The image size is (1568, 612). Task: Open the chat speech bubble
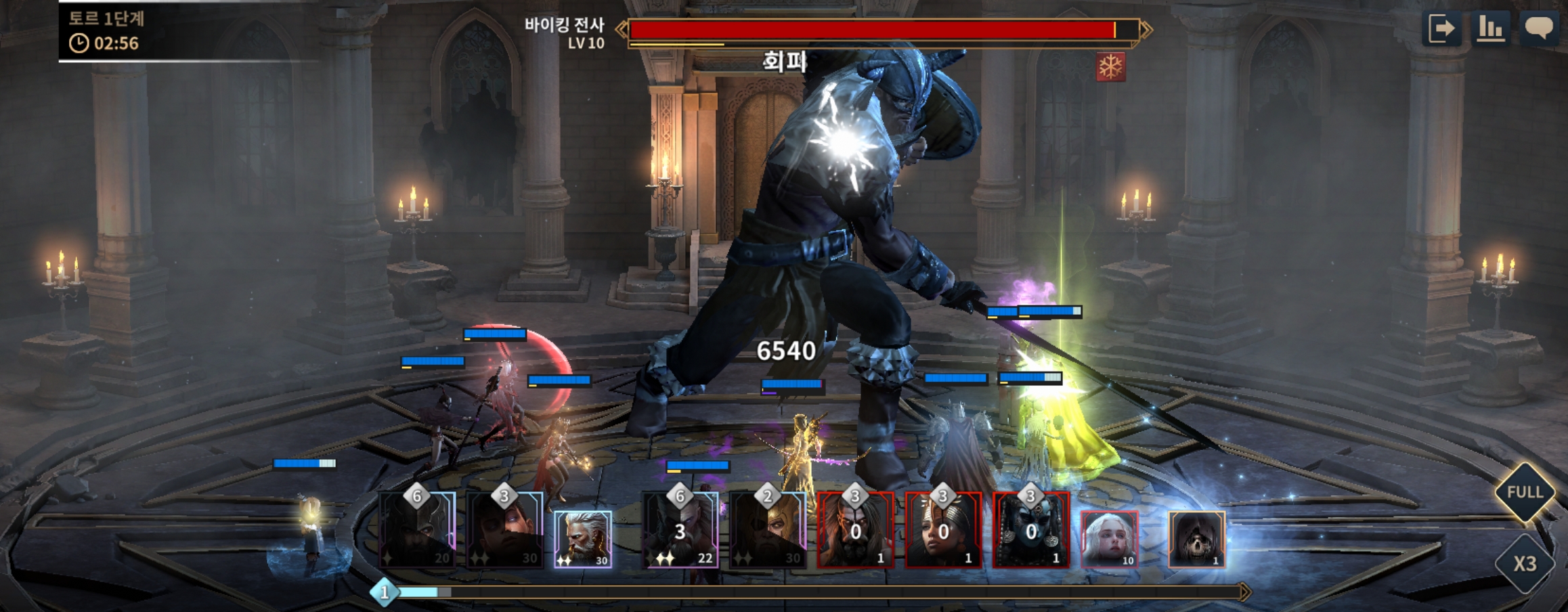pos(1538,28)
